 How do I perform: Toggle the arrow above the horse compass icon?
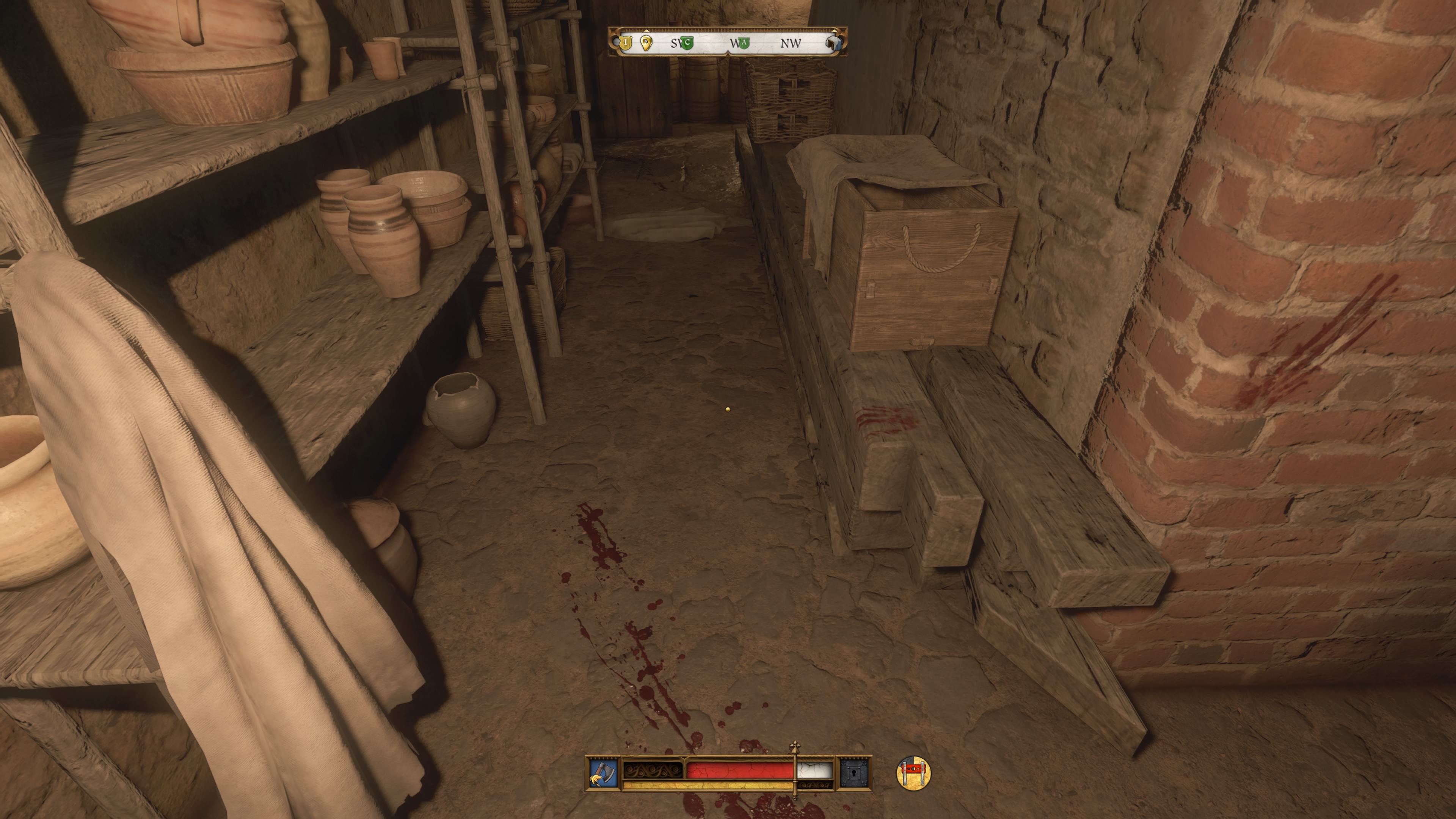click(x=835, y=31)
